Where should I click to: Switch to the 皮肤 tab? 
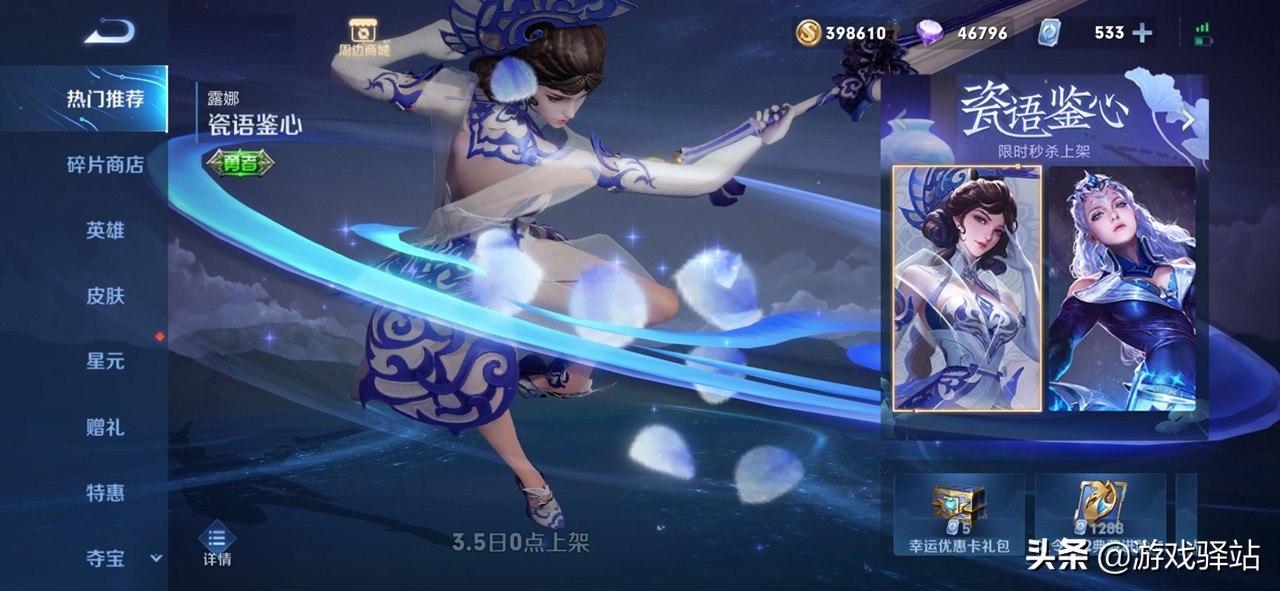click(105, 296)
